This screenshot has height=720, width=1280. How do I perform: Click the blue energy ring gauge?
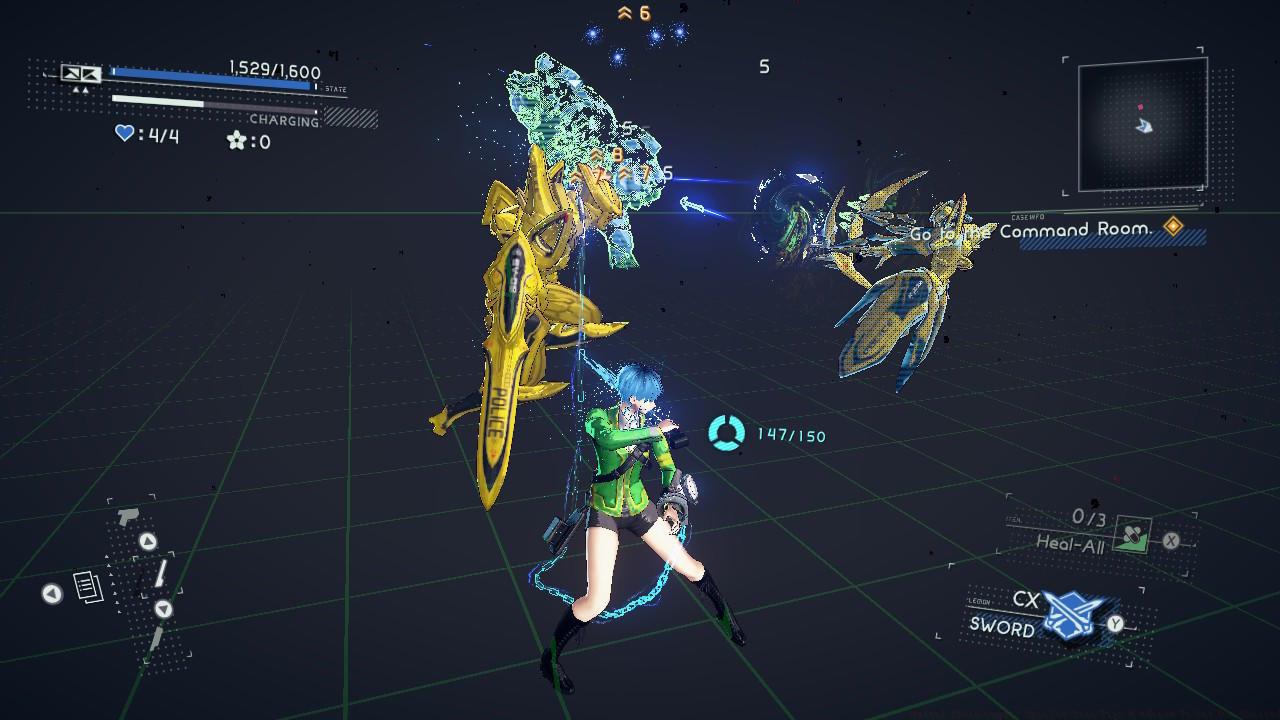727,434
